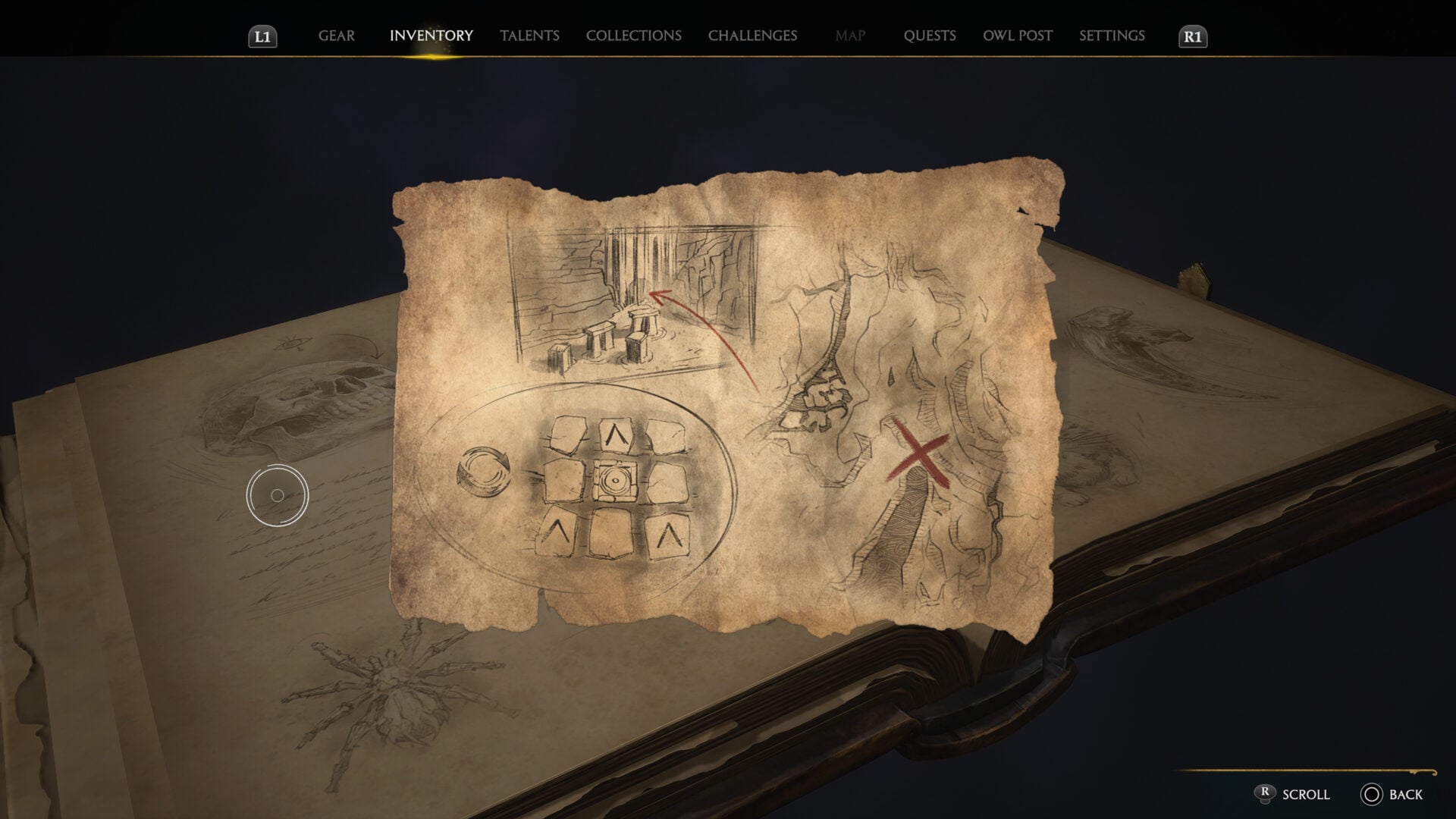Viewport: 1456px width, 819px height.
Task: Click the circular cursor reticle on the page
Action: tap(278, 494)
